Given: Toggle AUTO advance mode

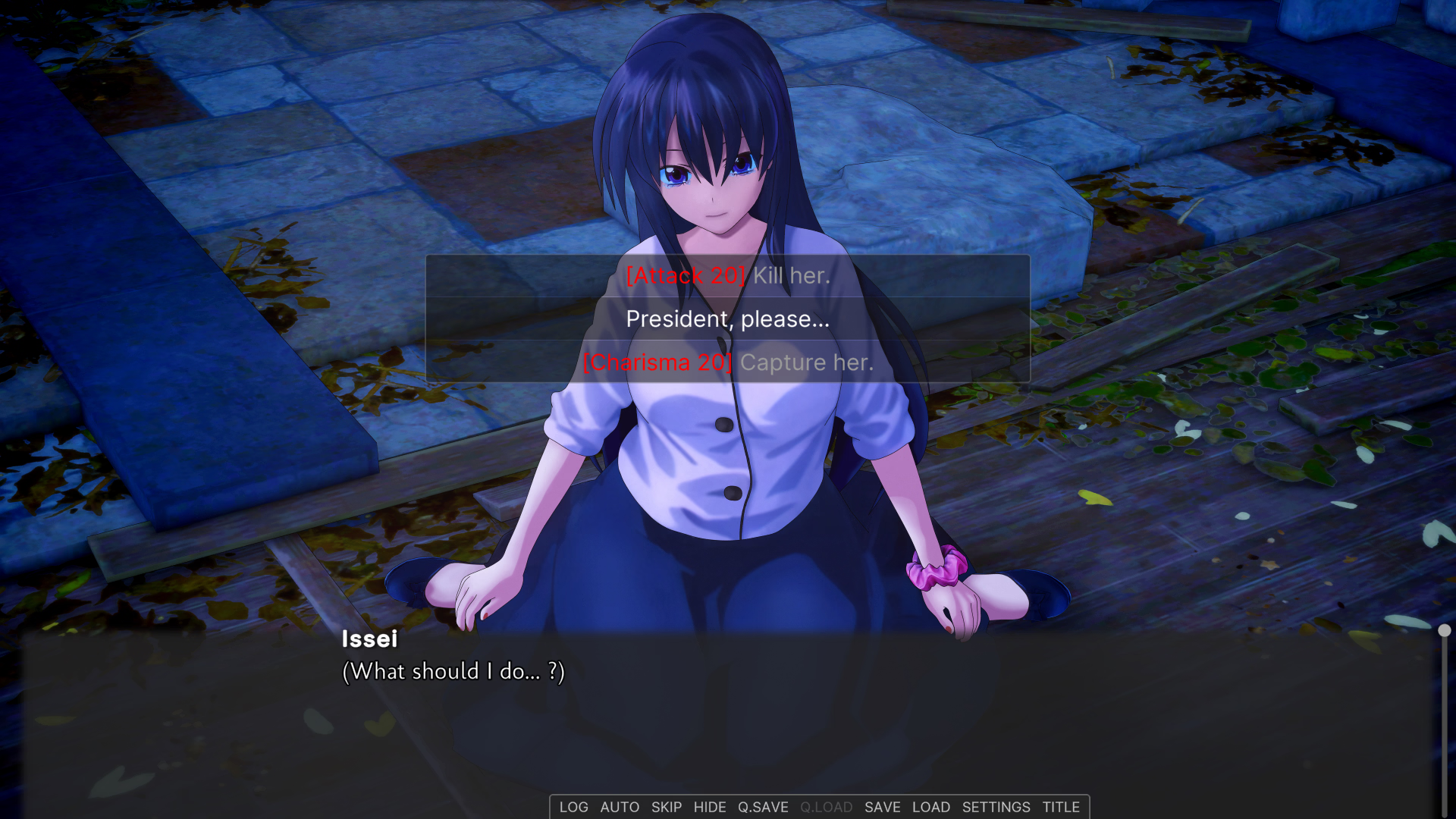Looking at the screenshot, I should (620, 808).
